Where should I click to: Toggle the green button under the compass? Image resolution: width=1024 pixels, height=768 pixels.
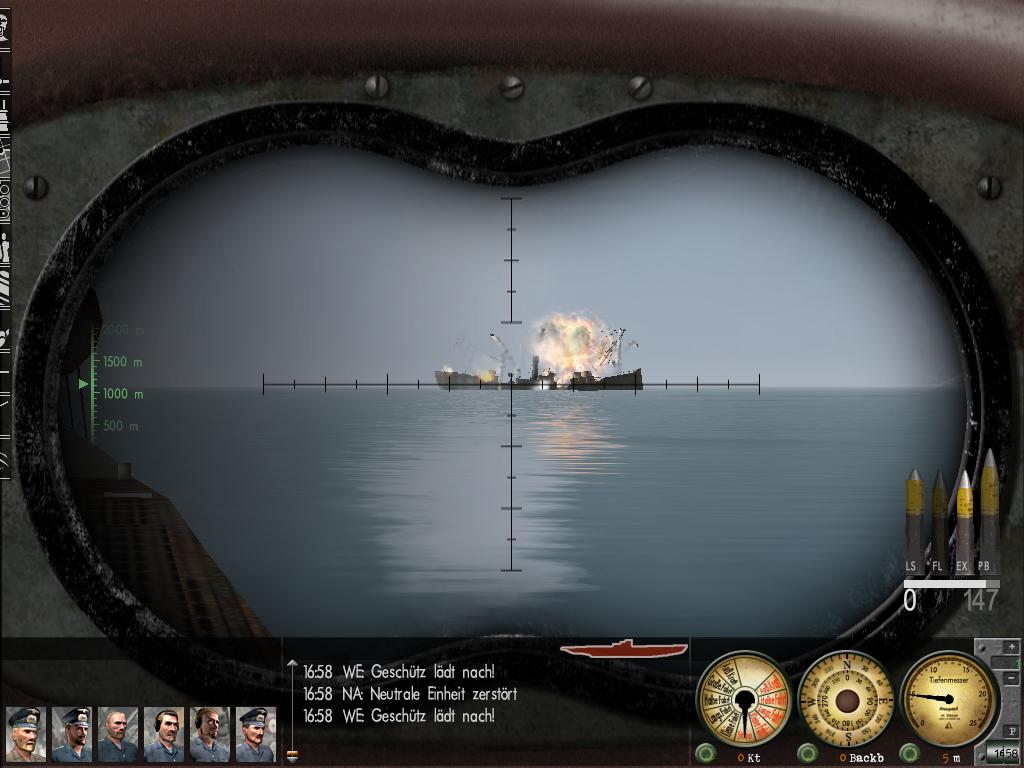pyautogui.click(x=808, y=753)
